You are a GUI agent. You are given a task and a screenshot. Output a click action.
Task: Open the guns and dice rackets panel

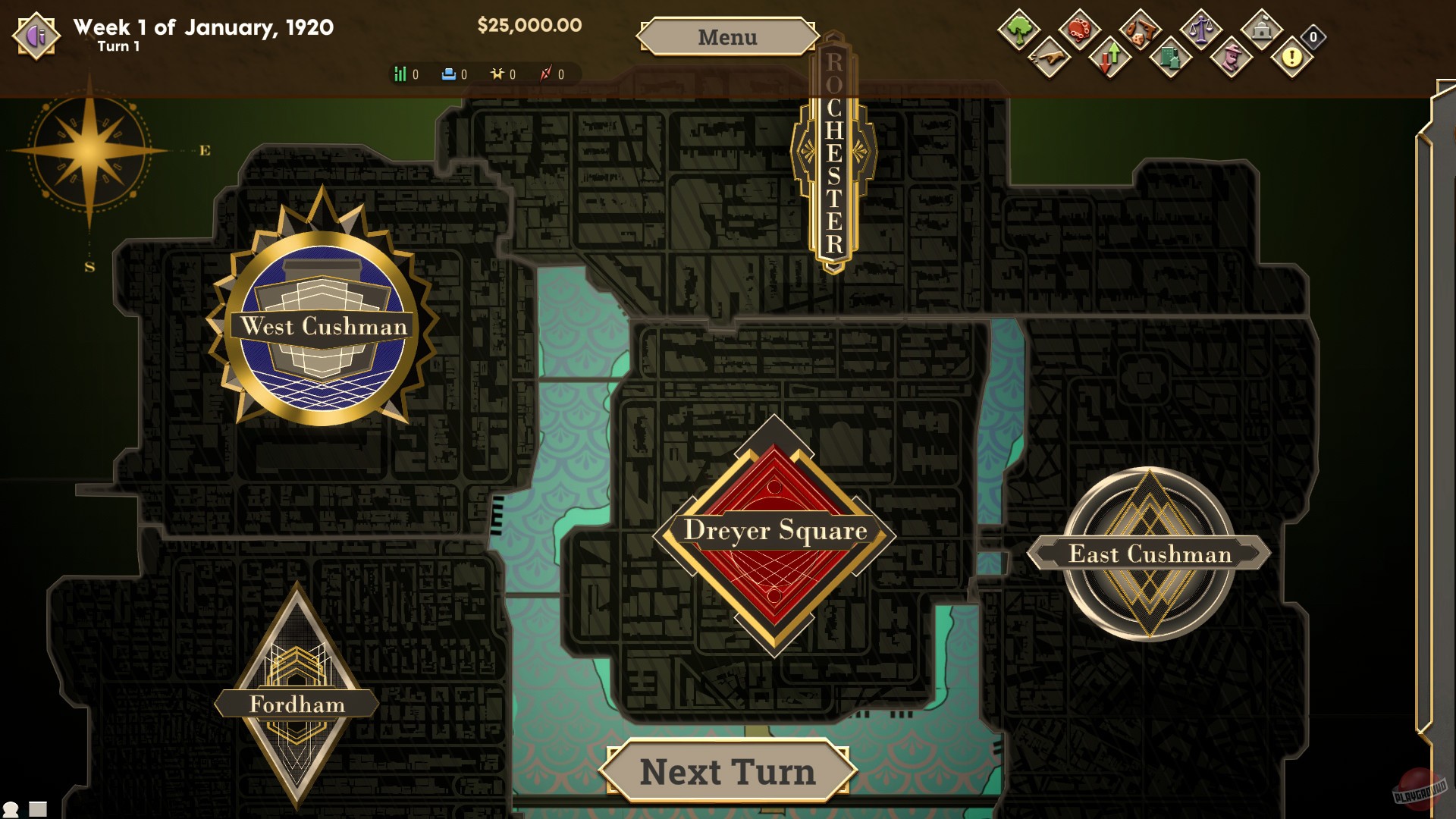[x=1140, y=30]
